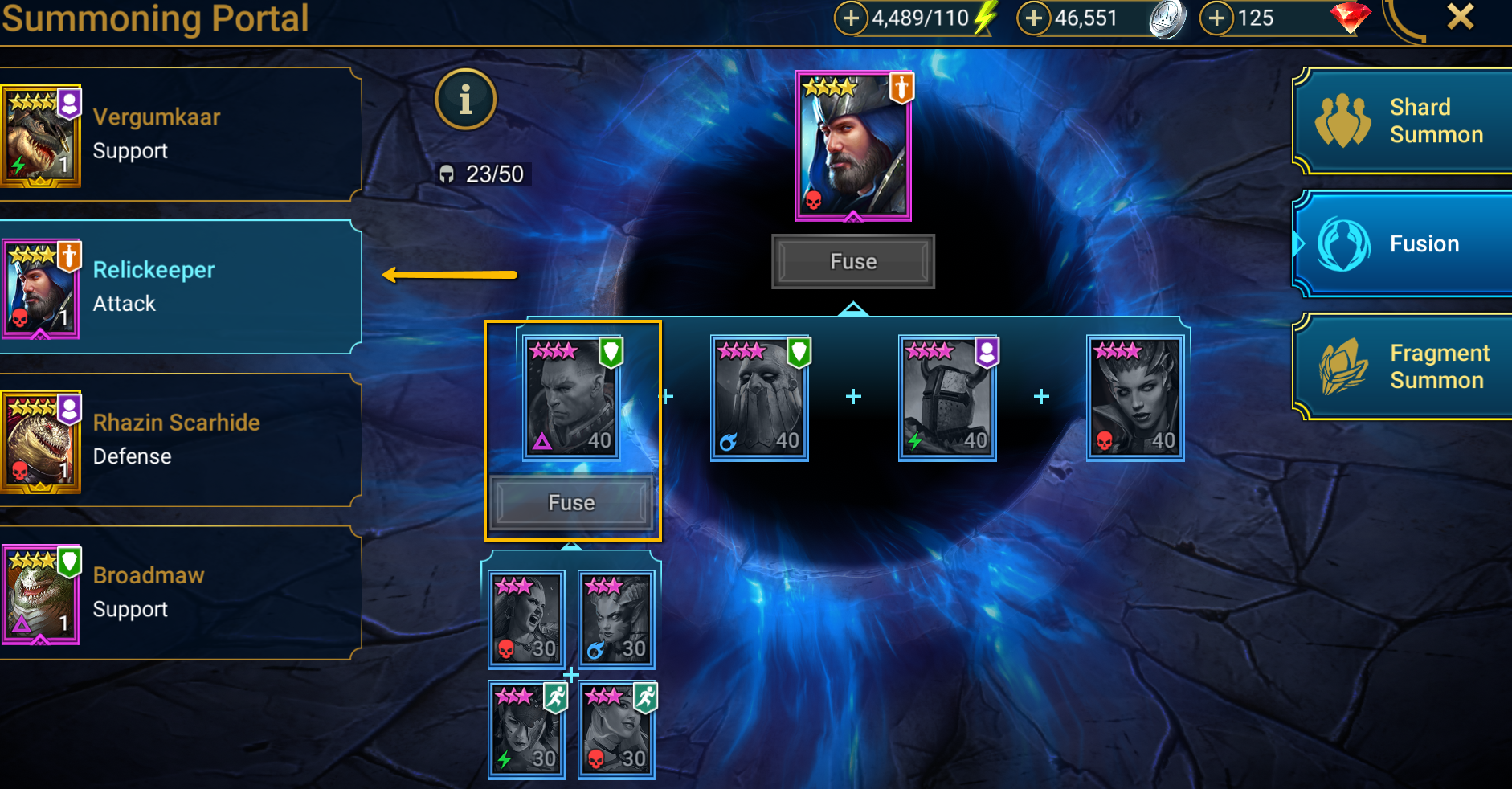This screenshot has width=1512, height=789.
Task: Click plus next to the silver coin total
Action: [x=1035, y=17]
